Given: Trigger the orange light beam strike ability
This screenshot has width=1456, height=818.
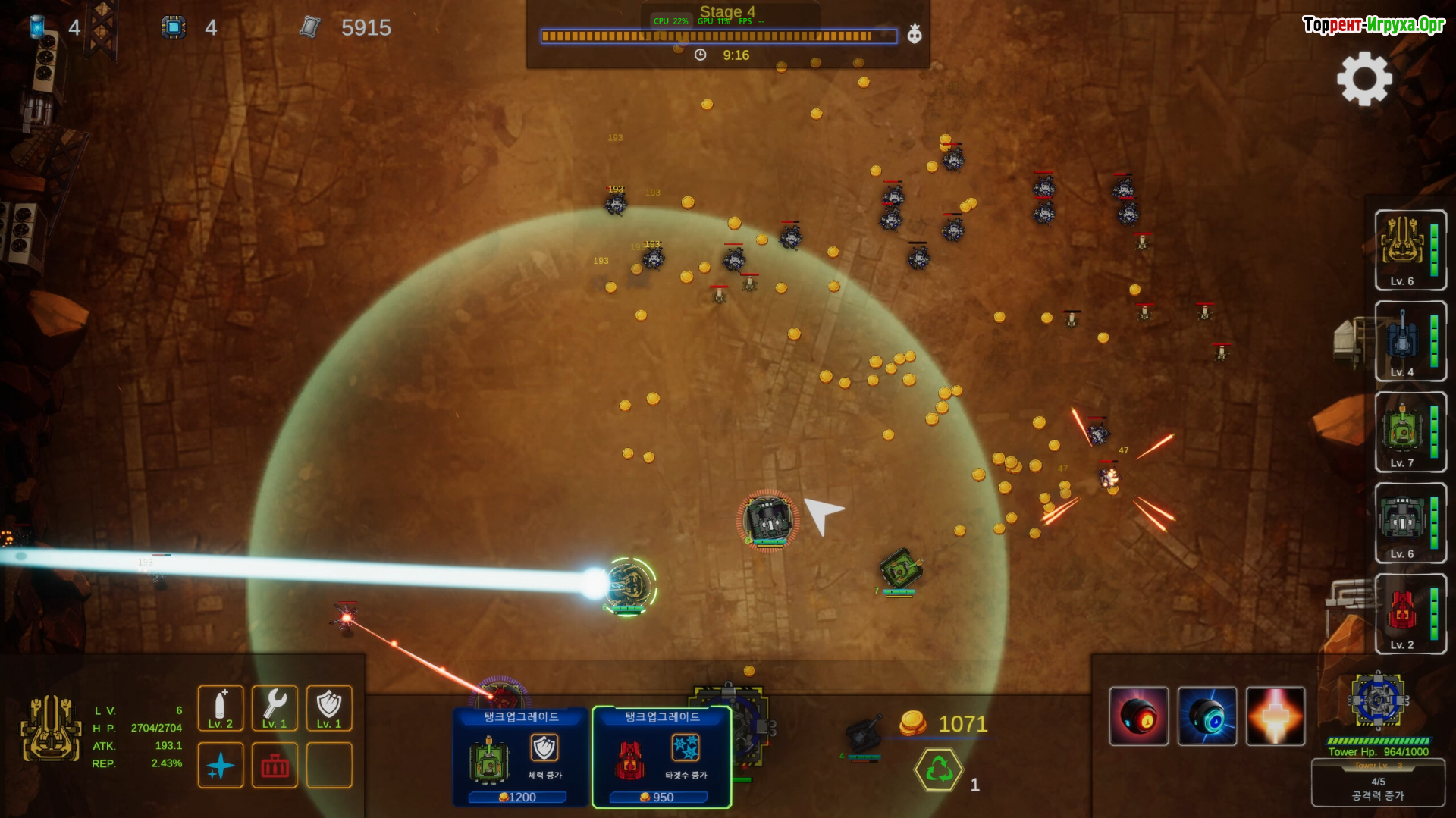Looking at the screenshot, I should pos(1276,716).
